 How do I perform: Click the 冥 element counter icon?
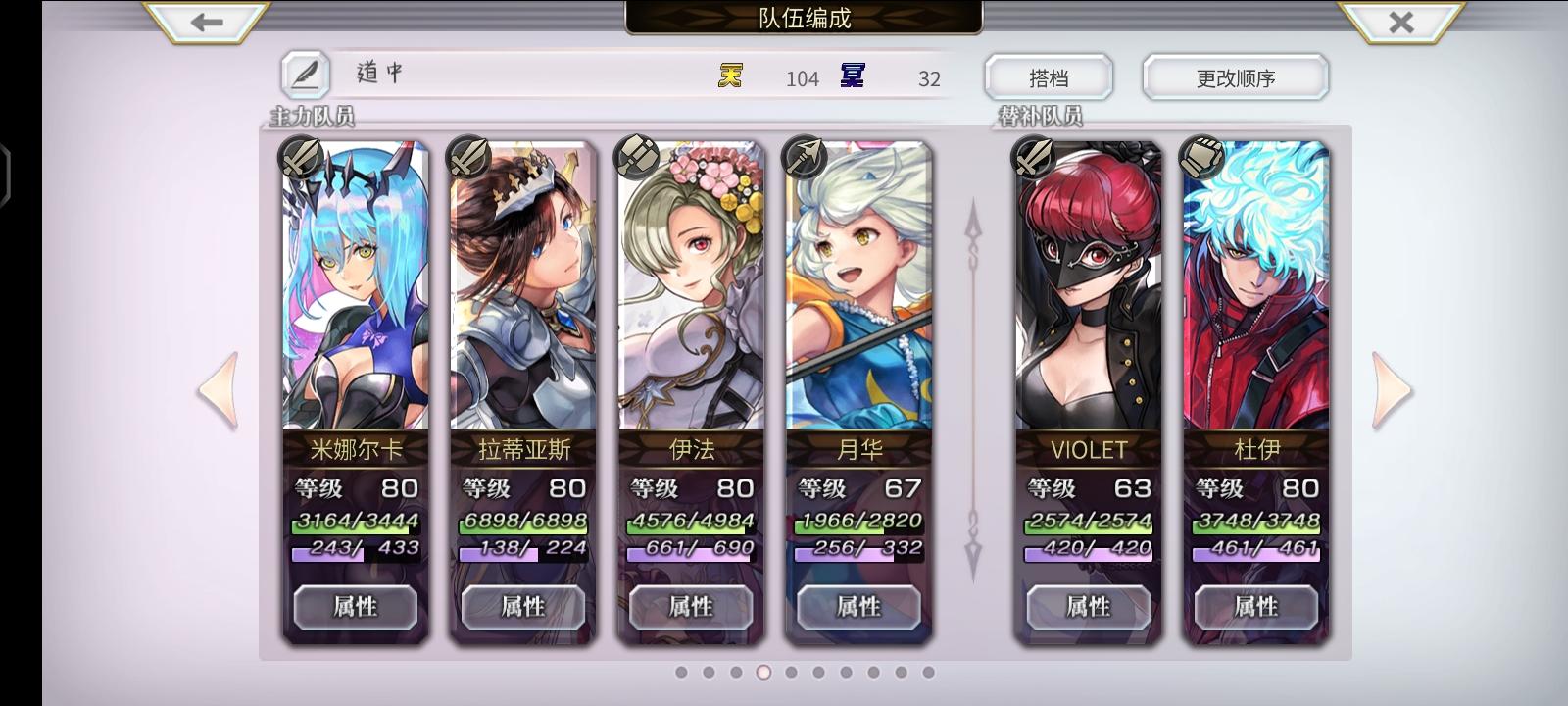852,76
